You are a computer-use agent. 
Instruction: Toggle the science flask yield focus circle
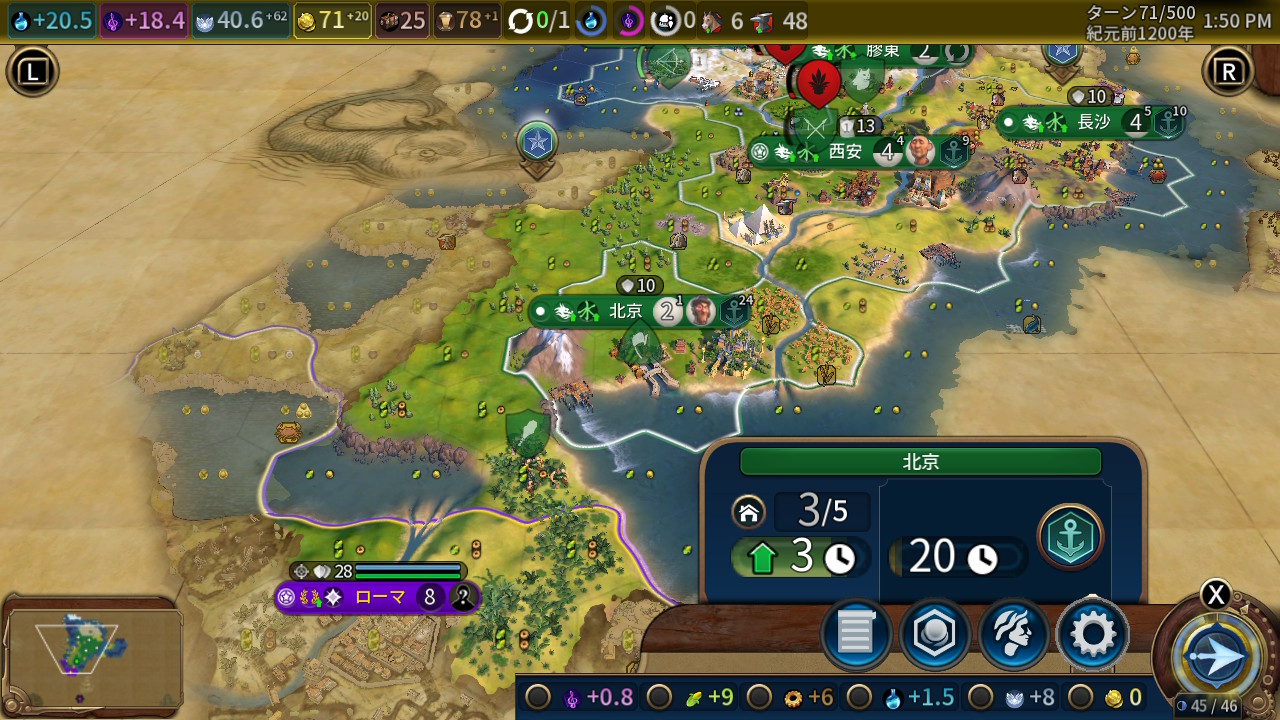pos(859,697)
